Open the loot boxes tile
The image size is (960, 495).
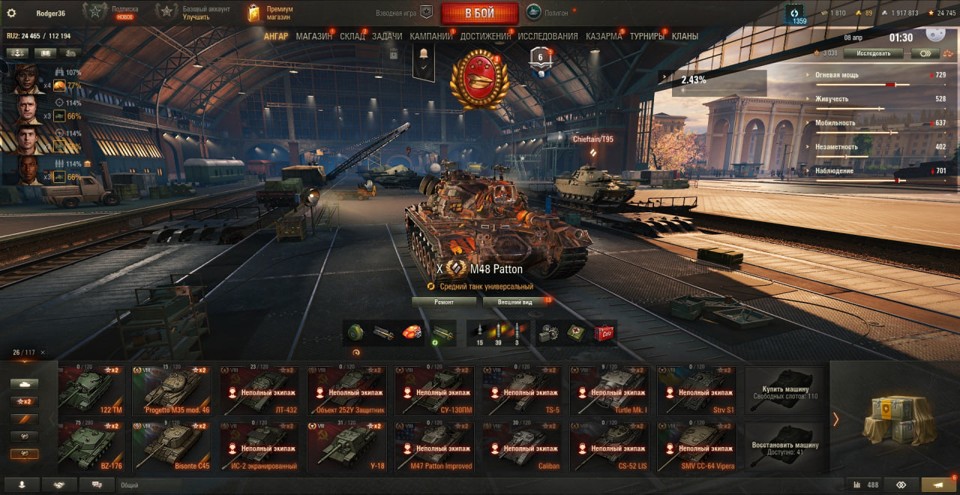tap(893, 418)
